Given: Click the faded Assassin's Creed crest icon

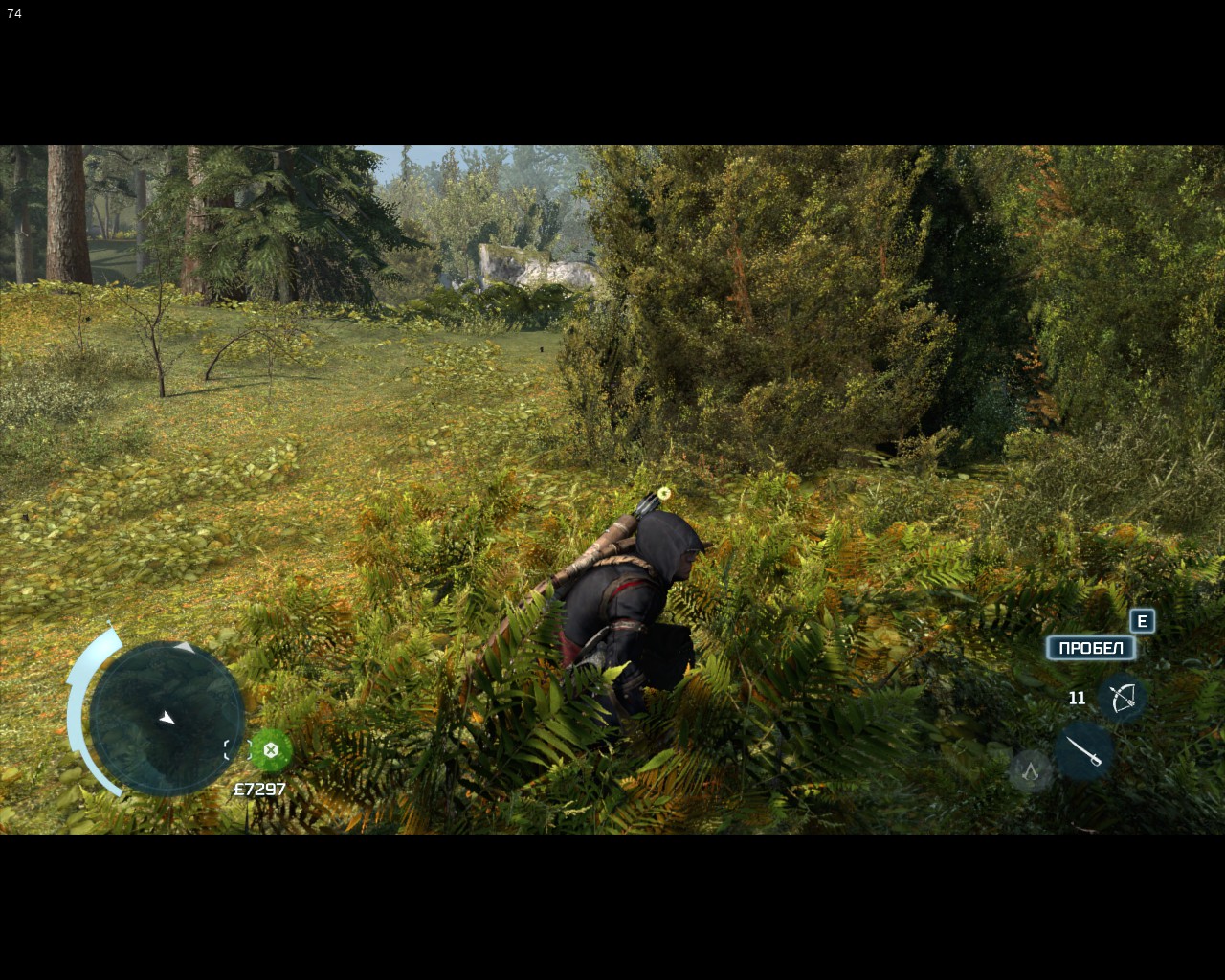Looking at the screenshot, I should 1030,770.
